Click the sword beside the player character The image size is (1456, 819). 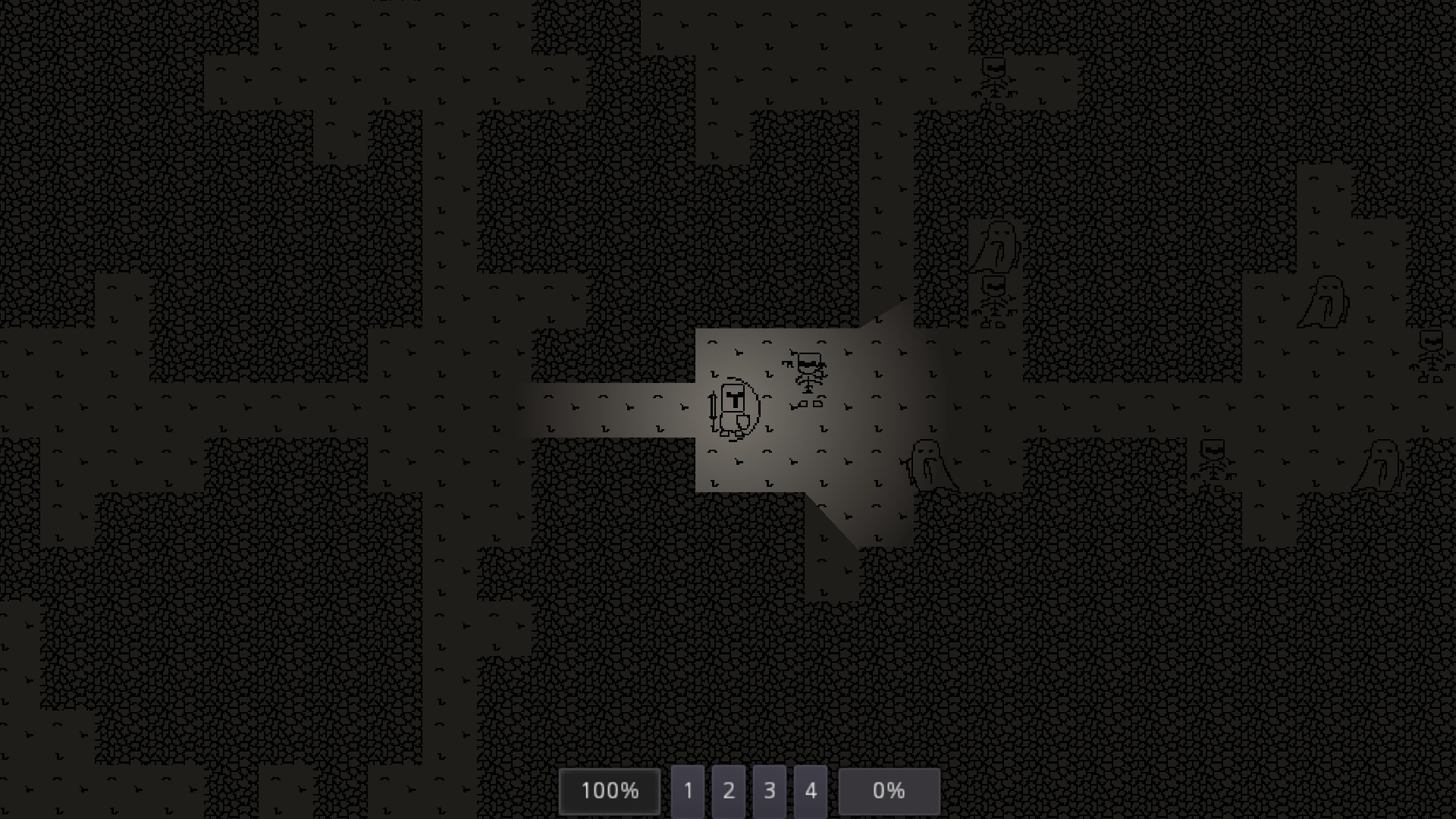tap(713, 409)
